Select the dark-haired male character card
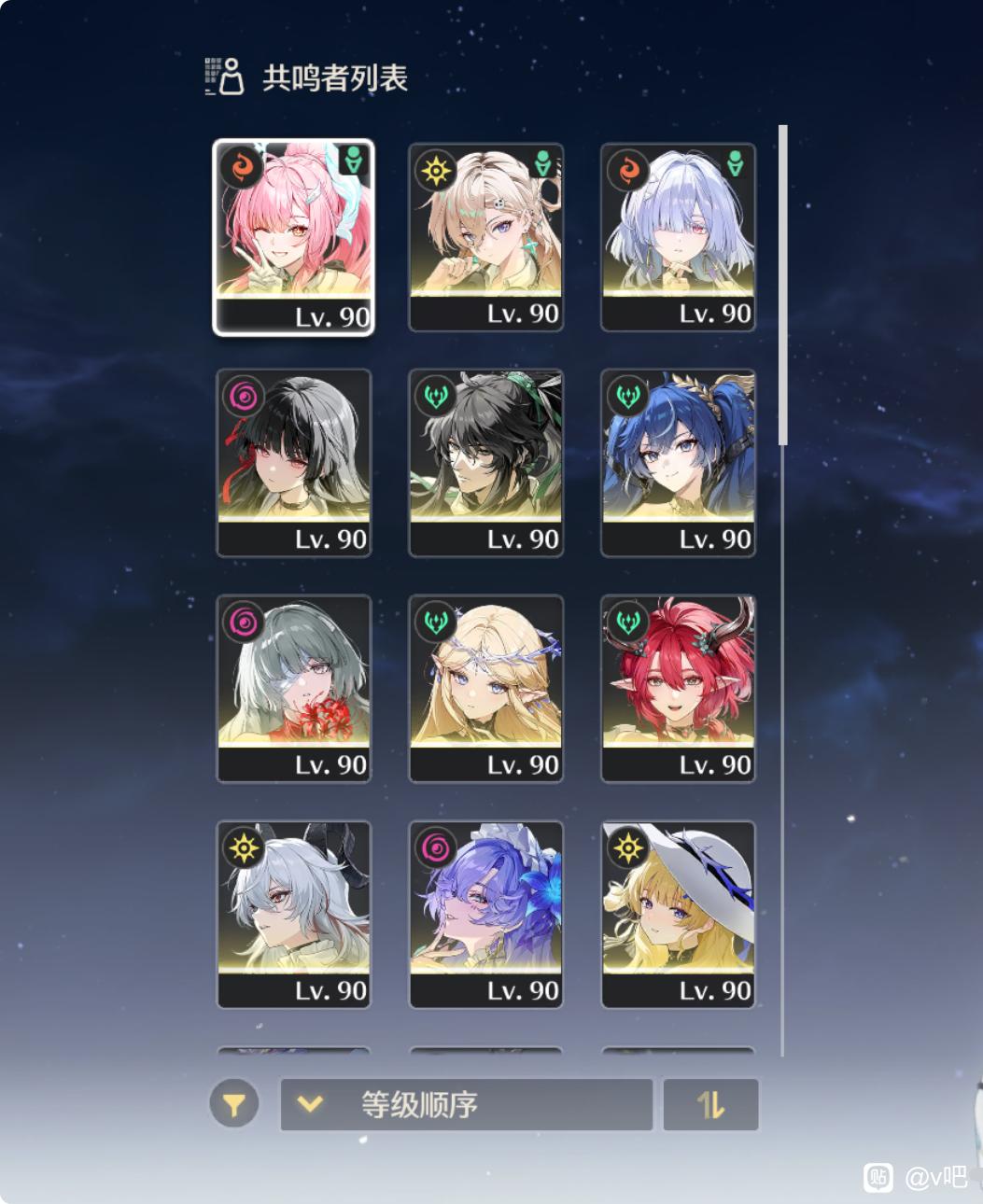 coord(485,463)
